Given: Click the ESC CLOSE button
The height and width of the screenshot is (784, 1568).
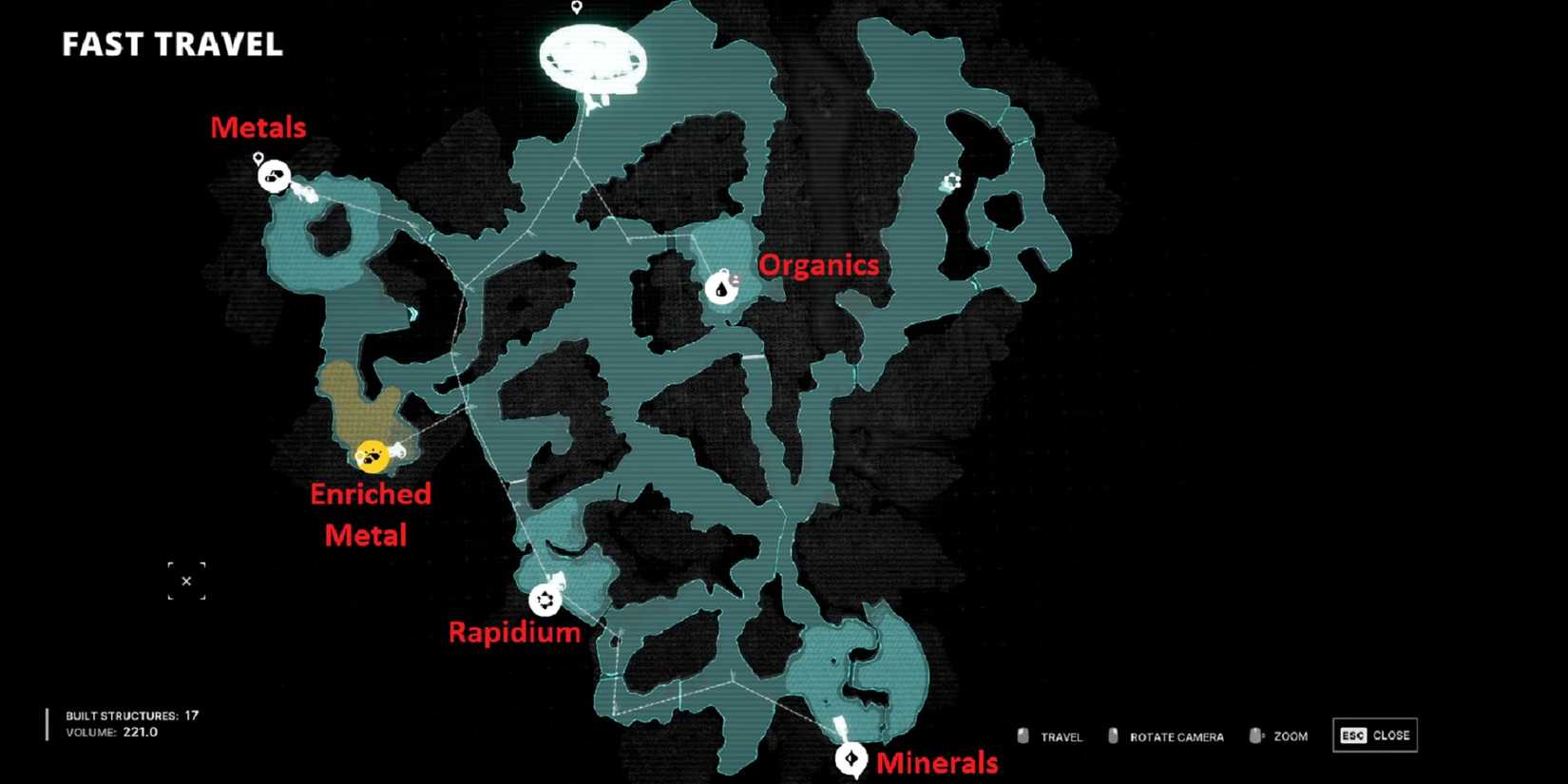Looking at the screenshot, I should coord(1374,734).
